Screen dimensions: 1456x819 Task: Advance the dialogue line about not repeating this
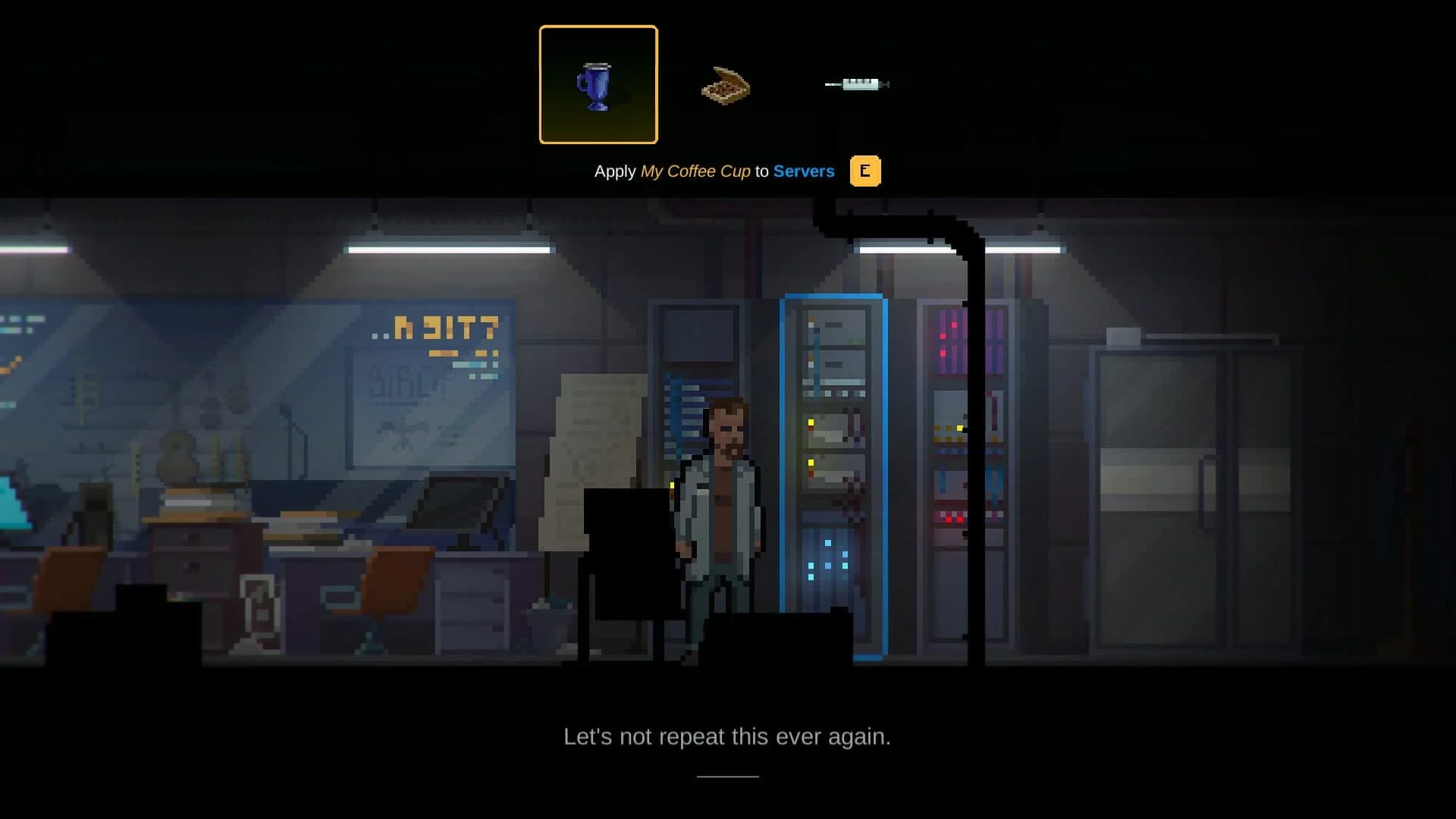(x=727, y=735)
